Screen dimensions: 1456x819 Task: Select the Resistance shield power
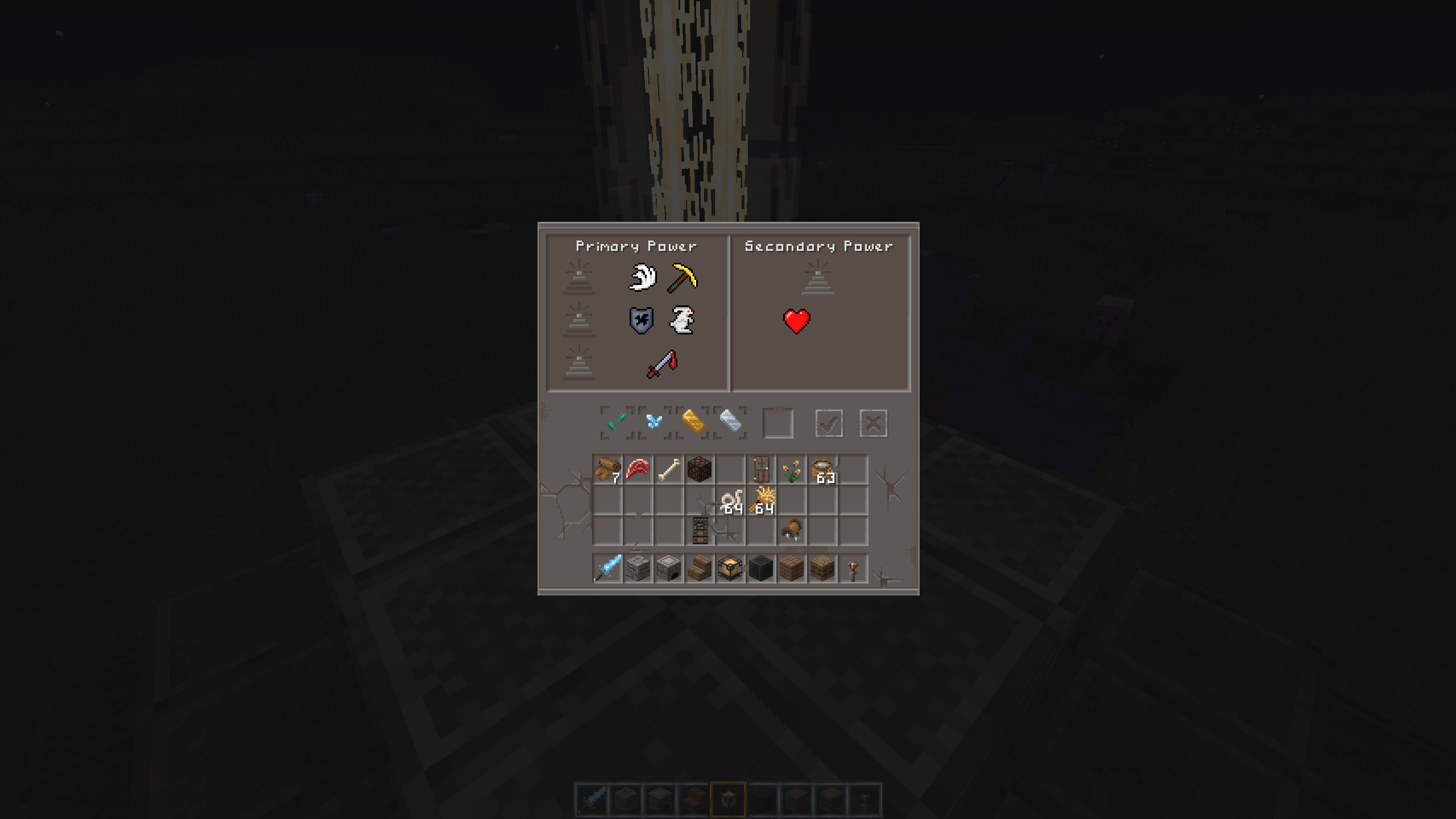coord(642,320)
